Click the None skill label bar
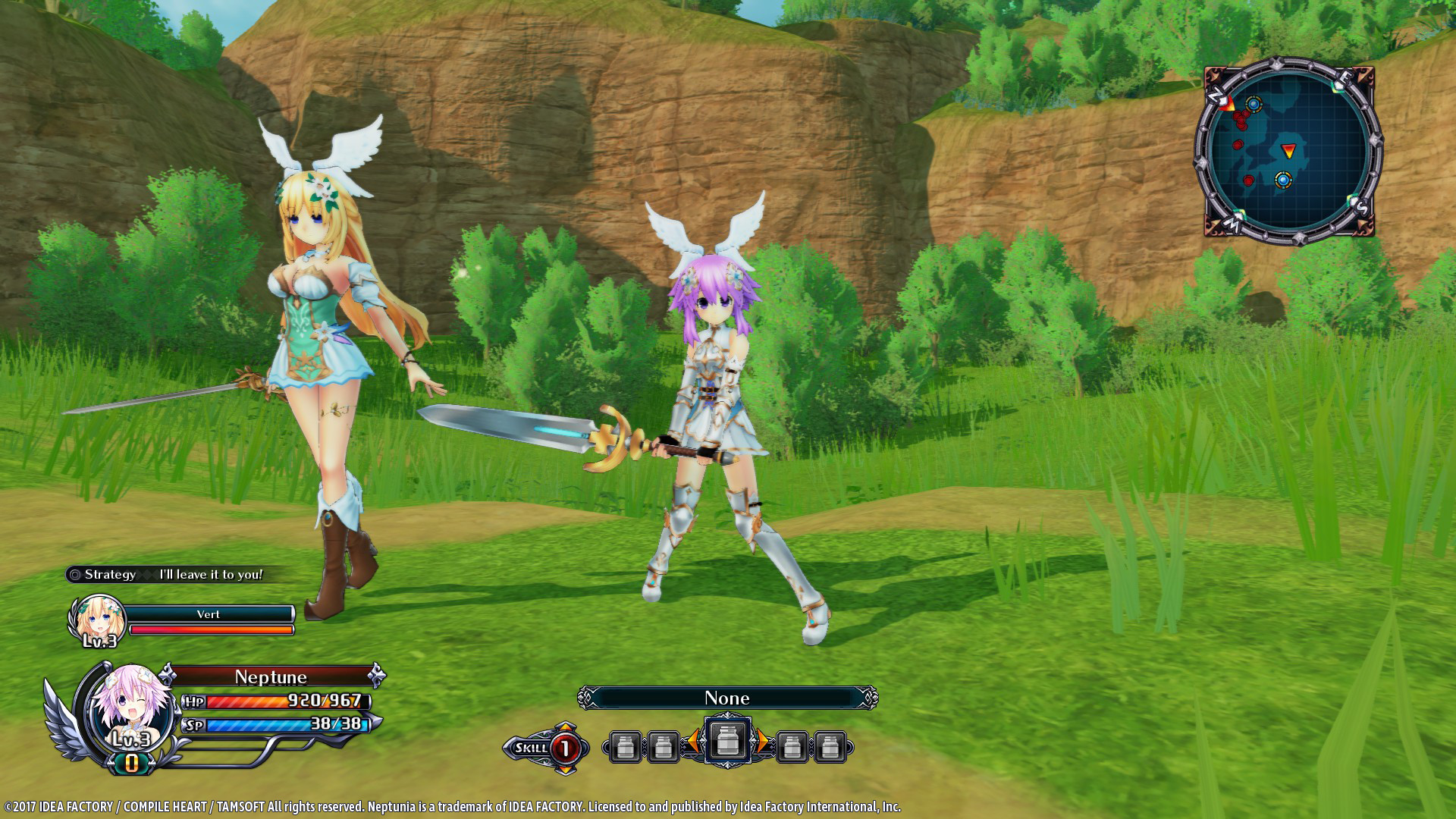 (726, 698)
